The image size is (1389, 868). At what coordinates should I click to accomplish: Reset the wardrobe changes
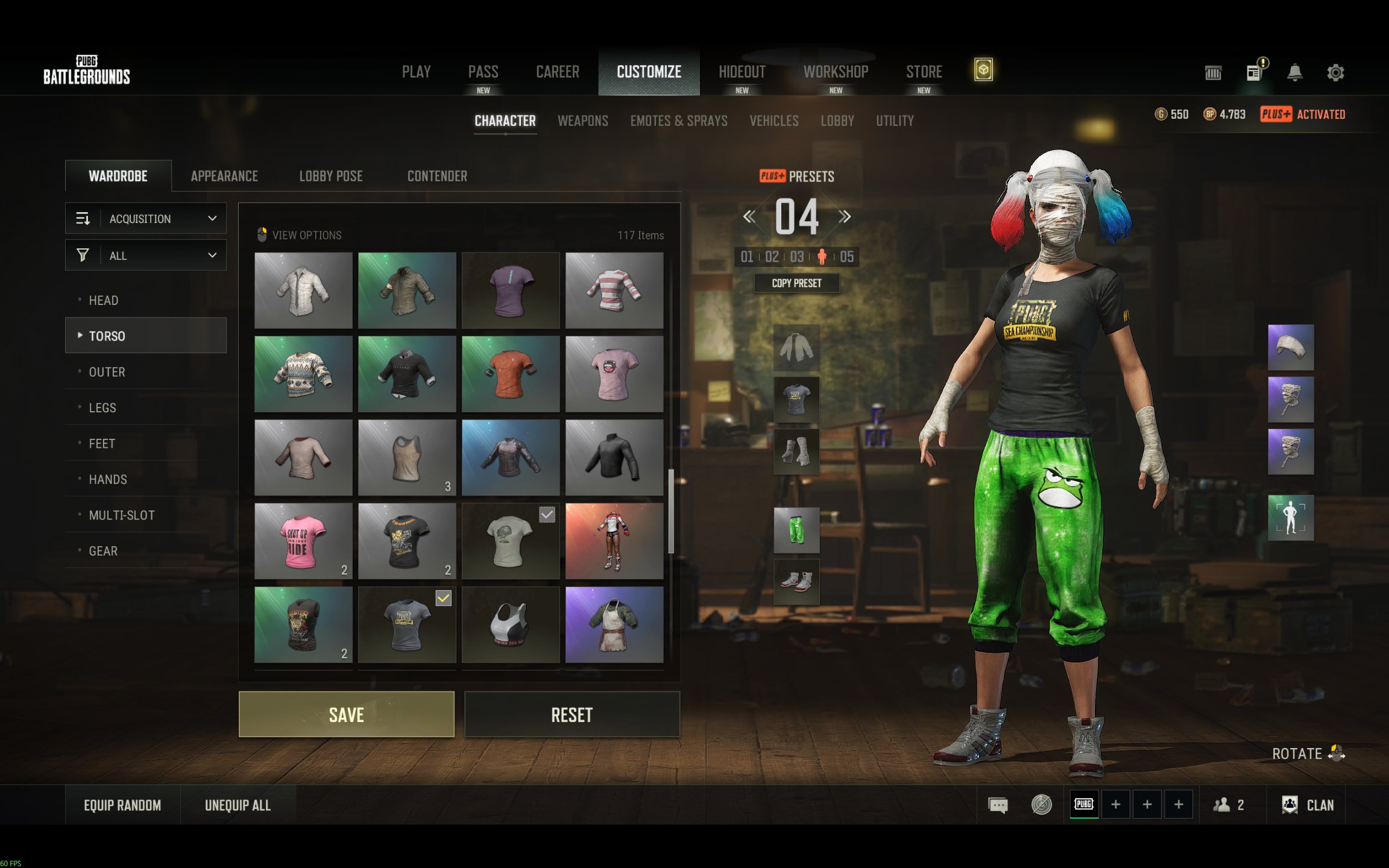(572, 714)
